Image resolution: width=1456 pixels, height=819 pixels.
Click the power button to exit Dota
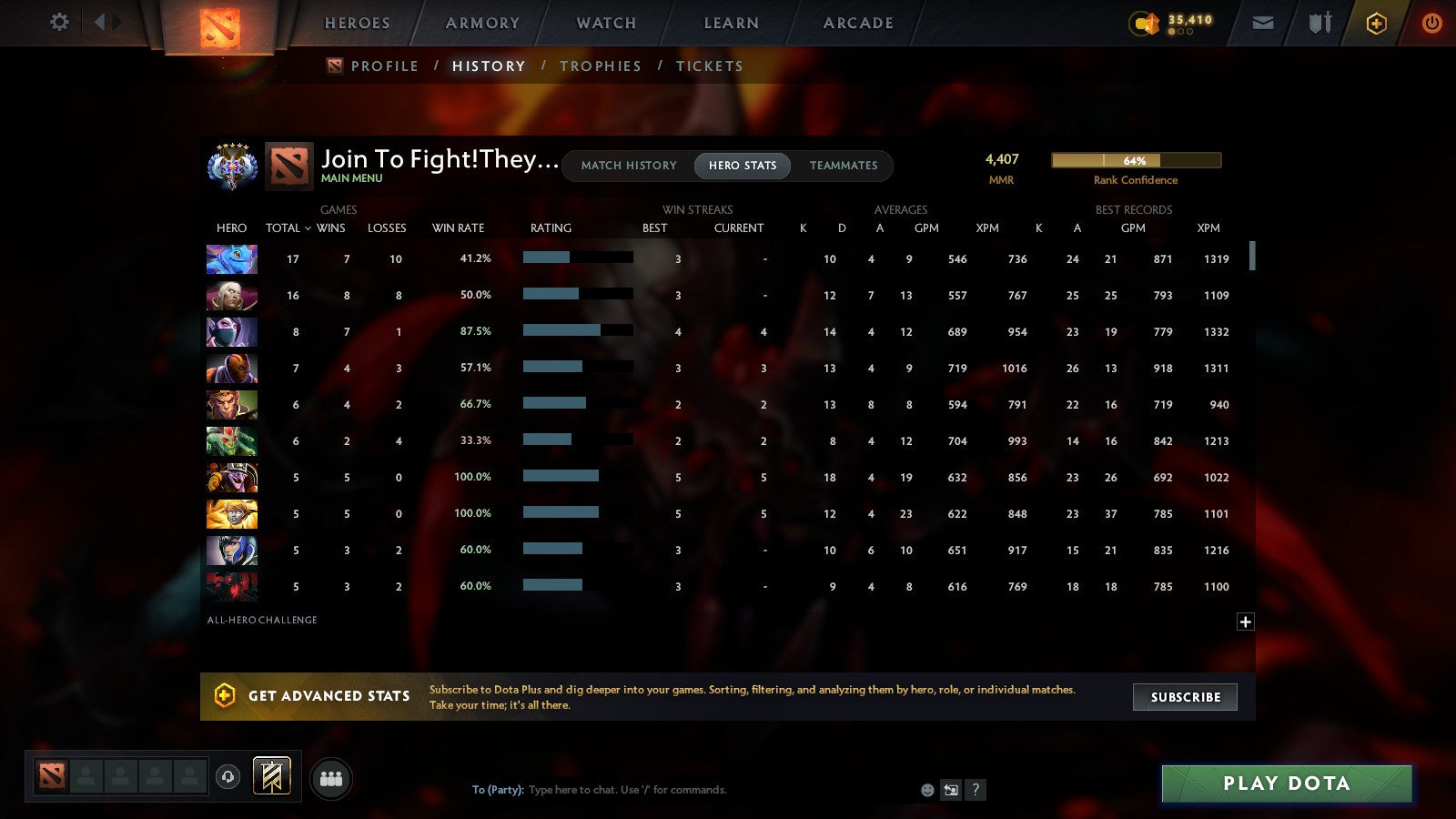1431,22
